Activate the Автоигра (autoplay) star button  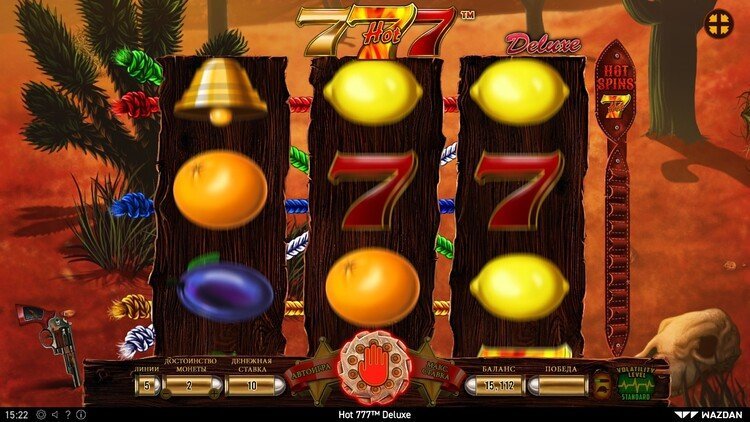308,370
